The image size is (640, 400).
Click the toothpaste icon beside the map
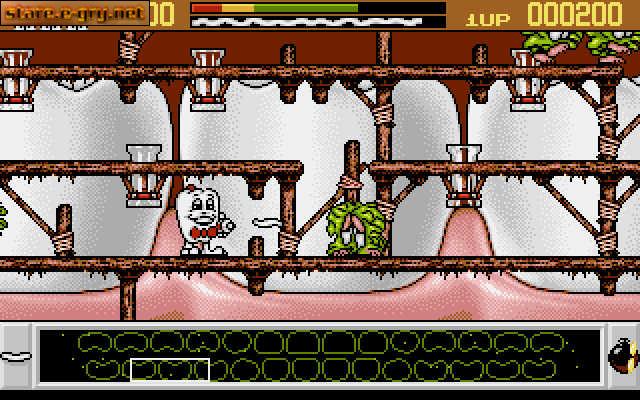pyautogui.click(x=15, y=356)
